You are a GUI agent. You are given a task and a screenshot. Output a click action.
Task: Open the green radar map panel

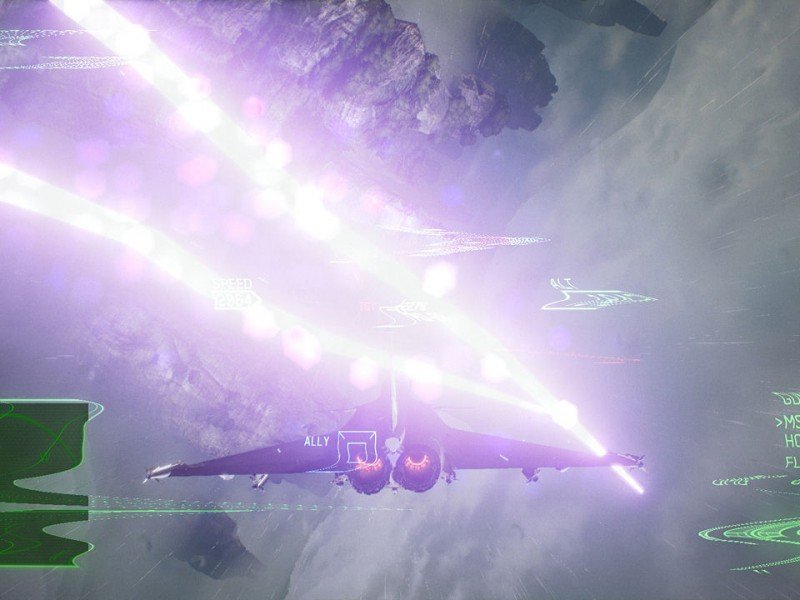pyautogui.click(x=45, y=482)
